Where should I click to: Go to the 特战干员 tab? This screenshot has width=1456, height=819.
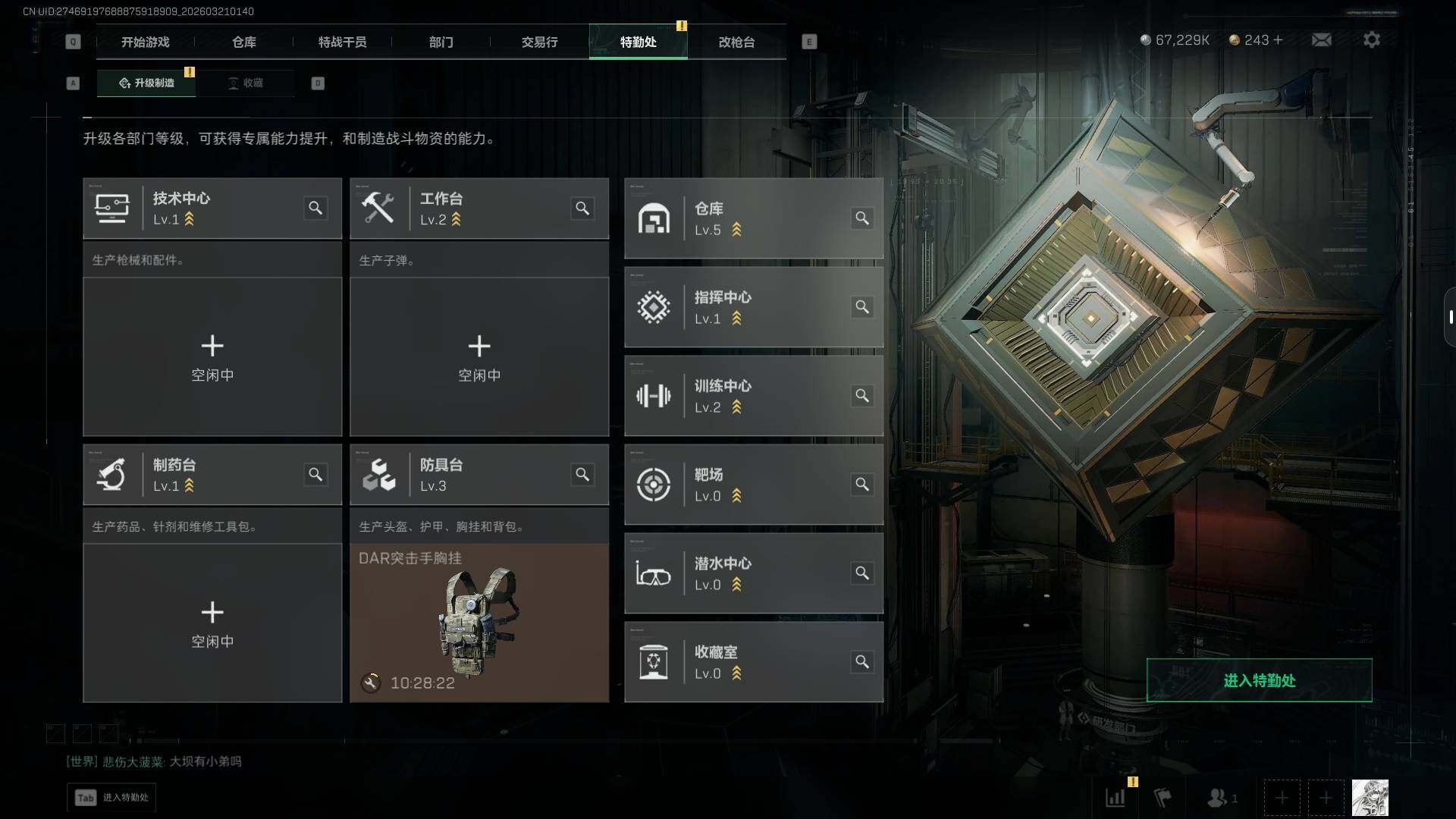pos(342,42)
